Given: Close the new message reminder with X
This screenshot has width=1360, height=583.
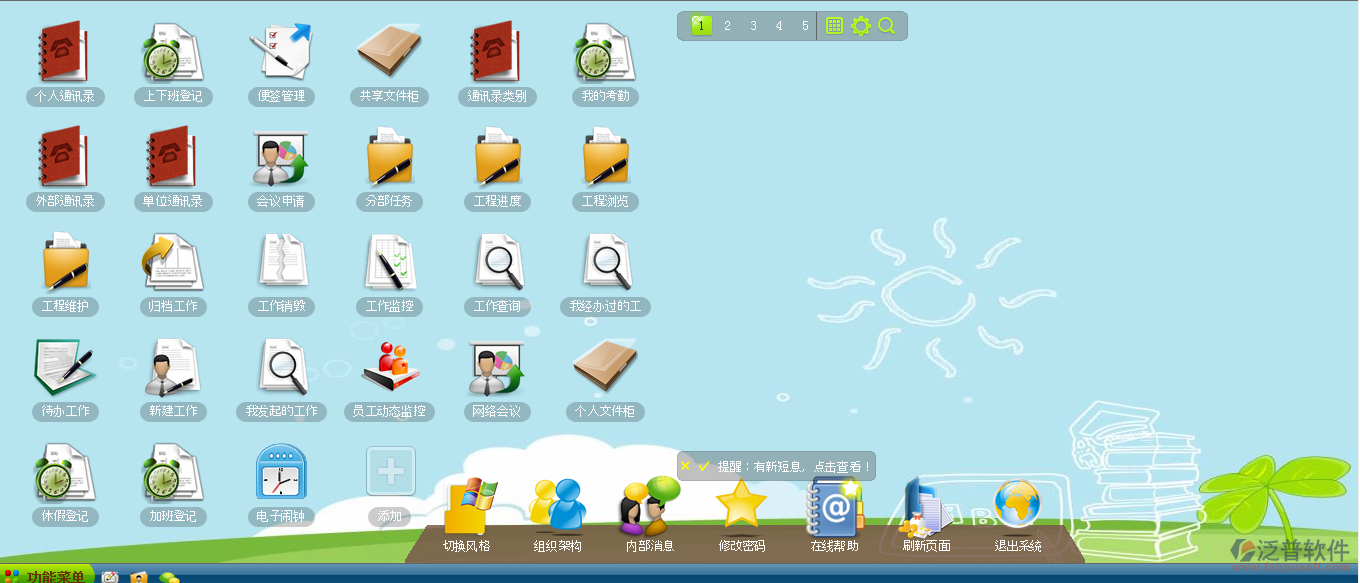Looking at the screenshot, I should click(x=685, y=466).
